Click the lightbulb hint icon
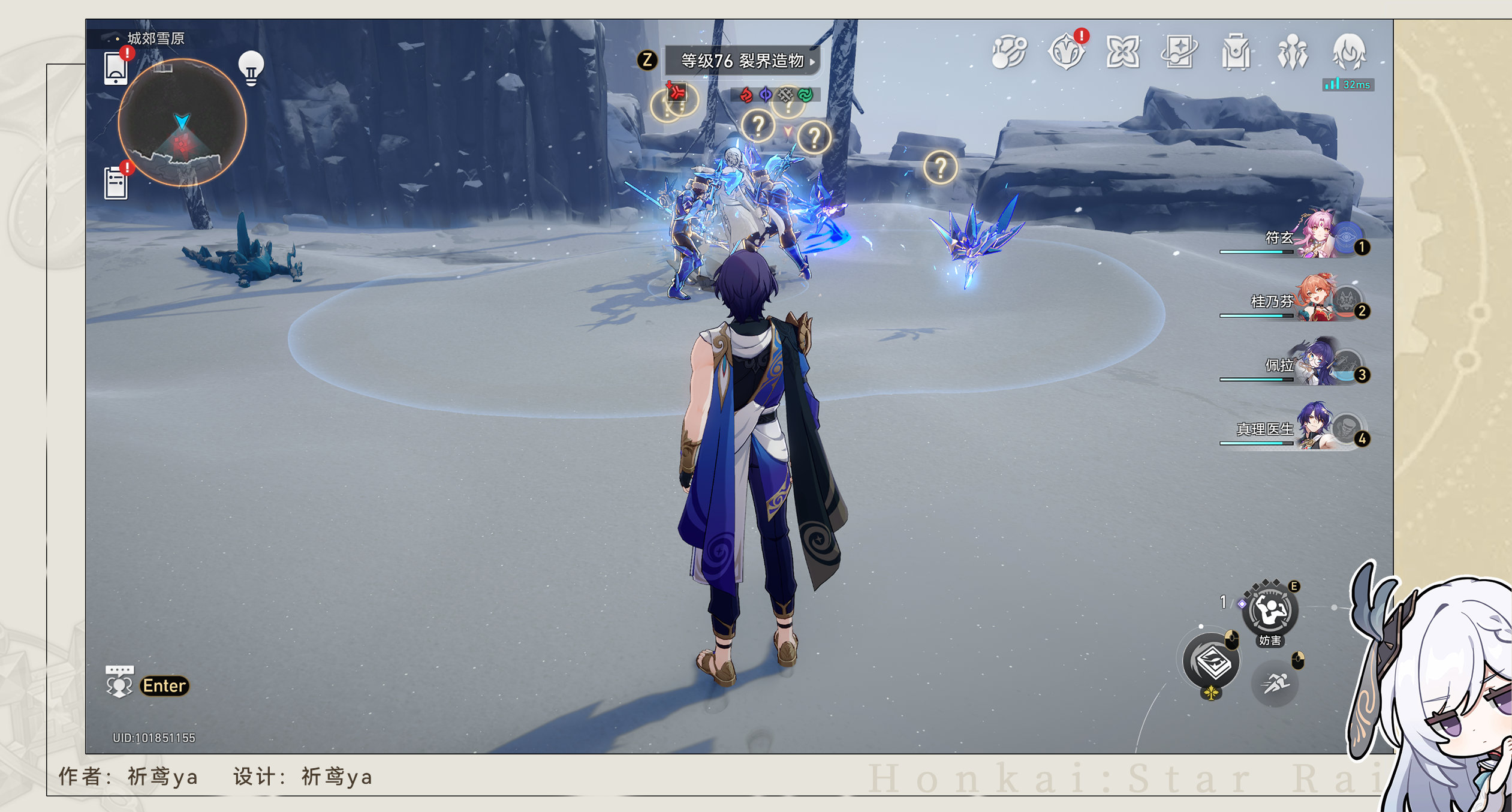This screenshot has height=812, width=1512. point(251,68)
